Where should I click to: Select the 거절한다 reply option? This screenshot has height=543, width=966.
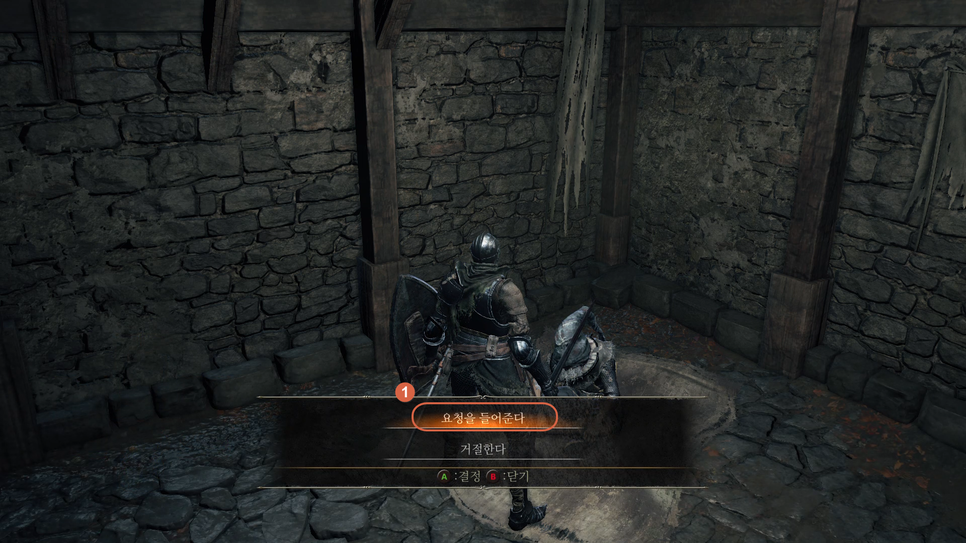pyautogui.click(x=483, y=450)
